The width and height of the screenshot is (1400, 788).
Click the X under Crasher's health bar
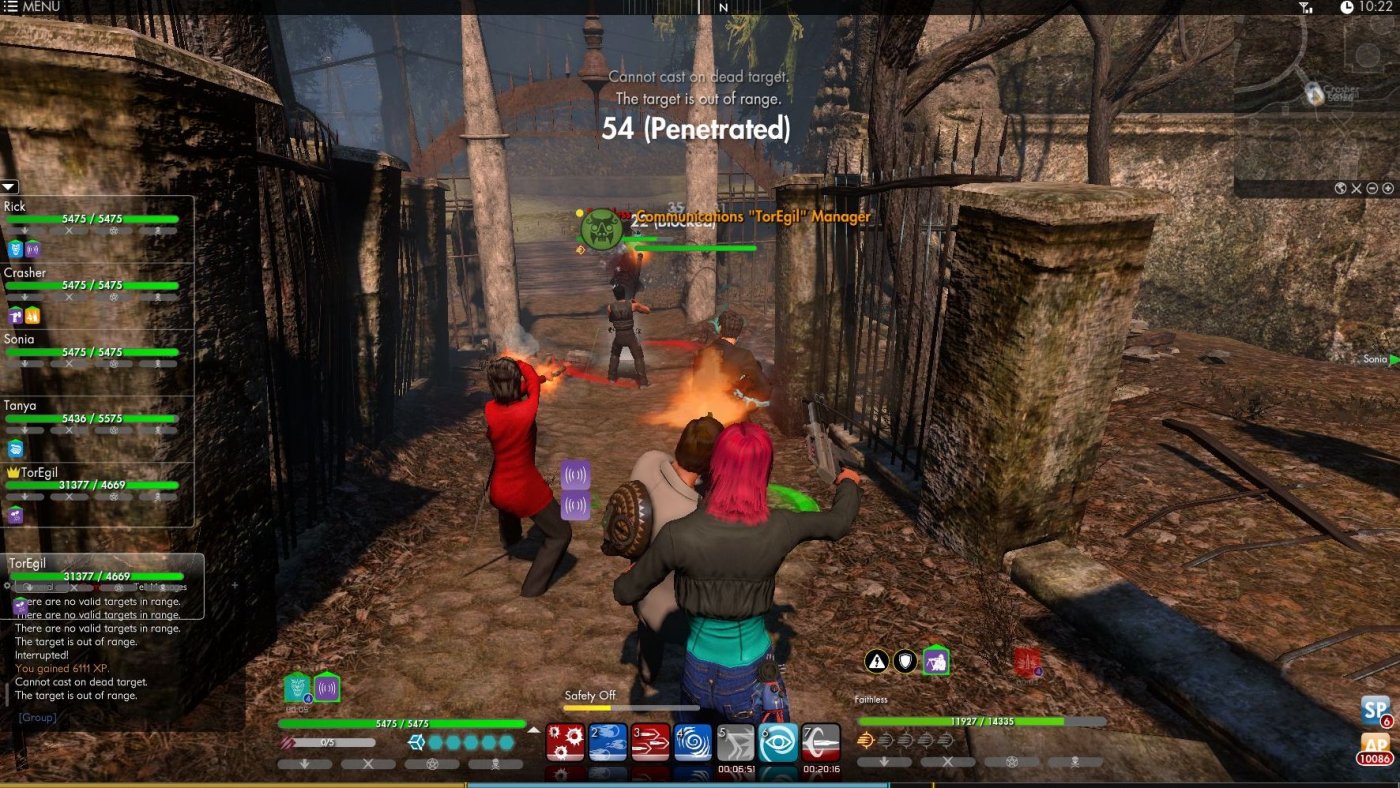pyautogui.click(x=69, y=298)
